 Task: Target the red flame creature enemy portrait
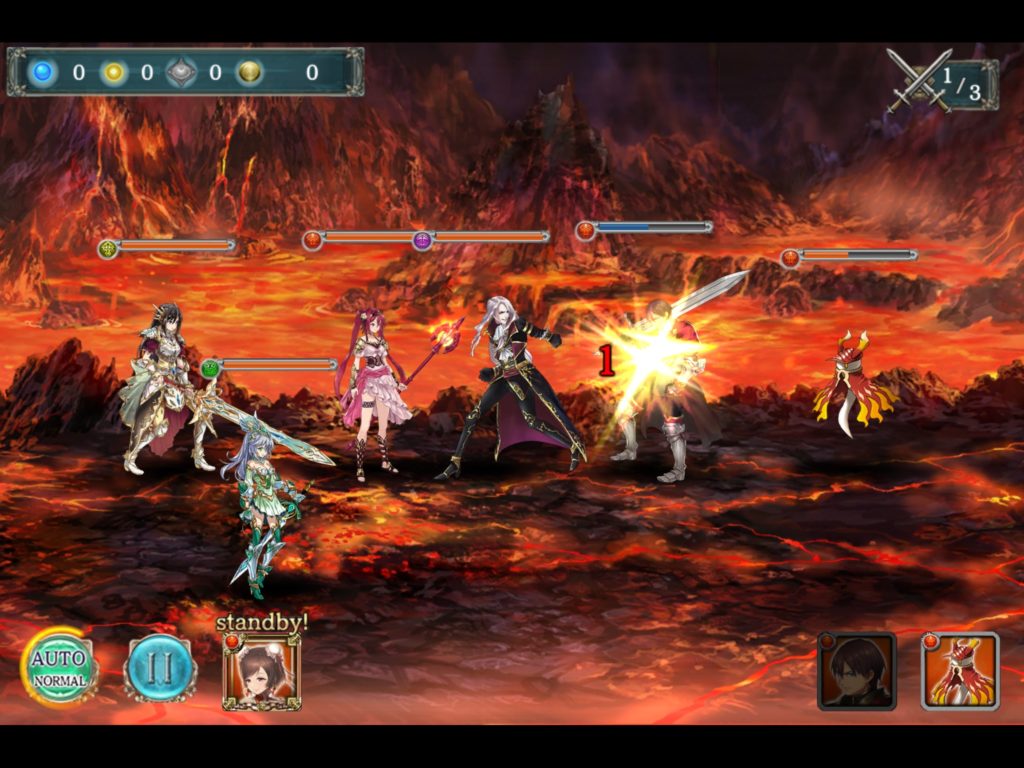click(960, 671)
